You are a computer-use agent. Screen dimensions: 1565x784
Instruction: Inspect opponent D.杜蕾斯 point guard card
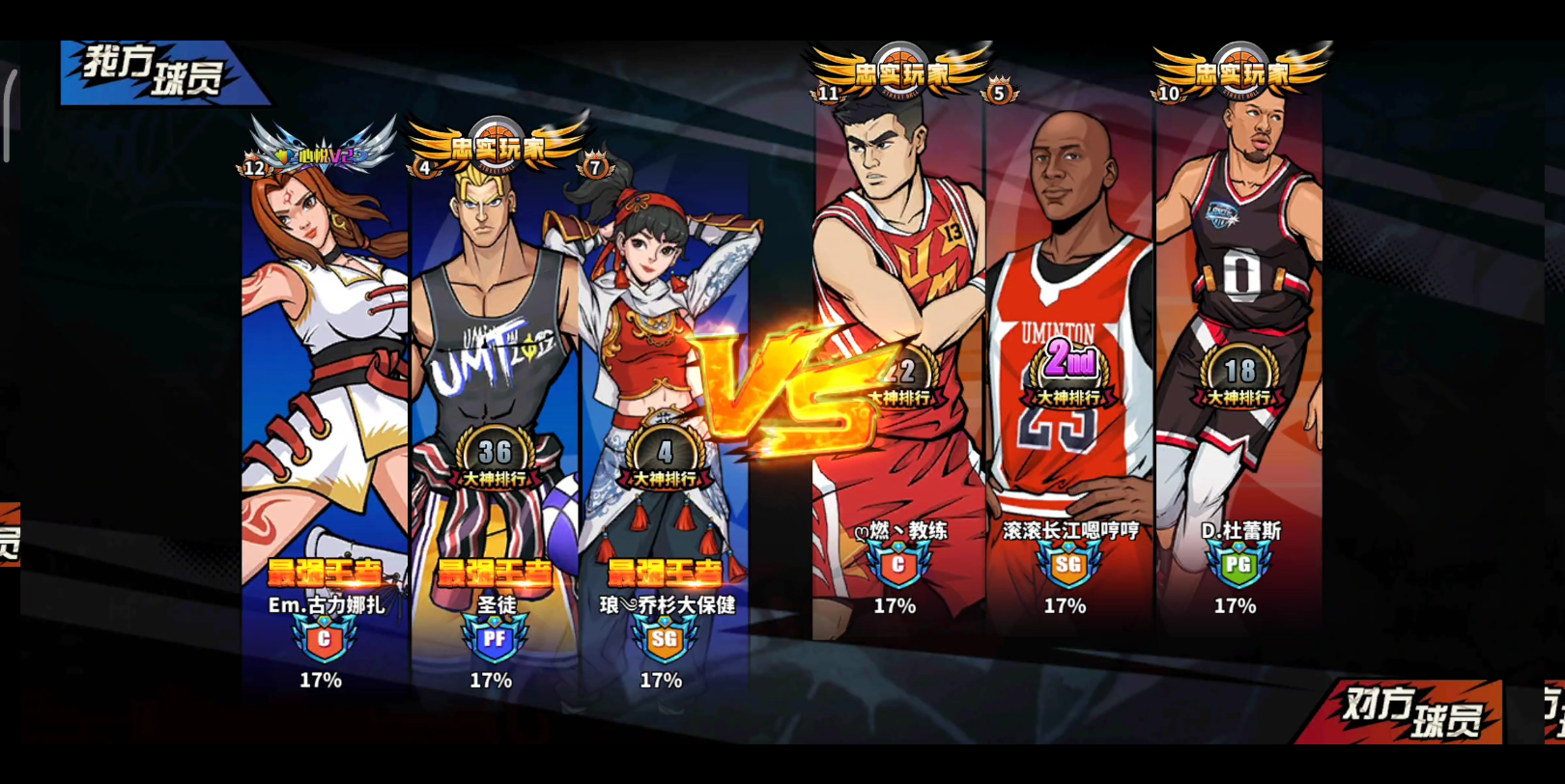pyautogui.click(x=1238, y=367)
